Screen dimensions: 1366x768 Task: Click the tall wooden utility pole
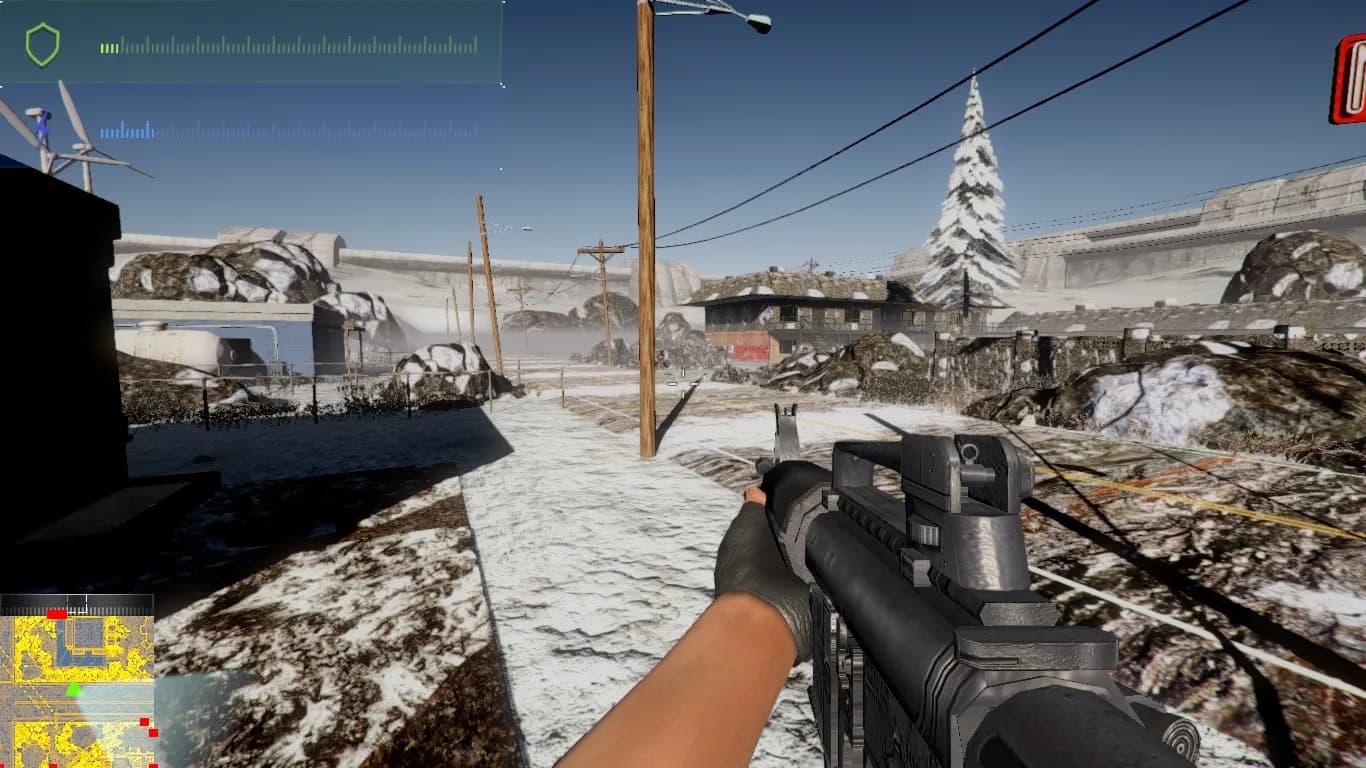(645, 230)
